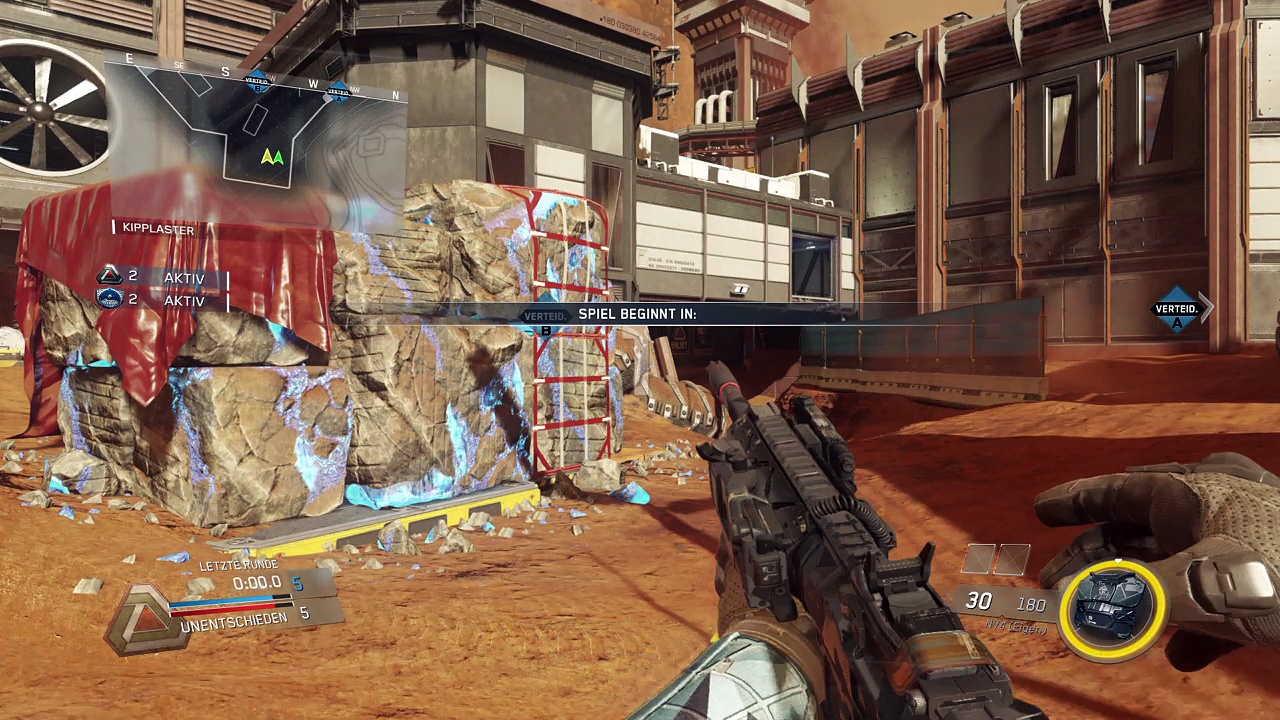1280x720 pixels.
Task: Click the triangular game mode emblem
Action: 145,620
